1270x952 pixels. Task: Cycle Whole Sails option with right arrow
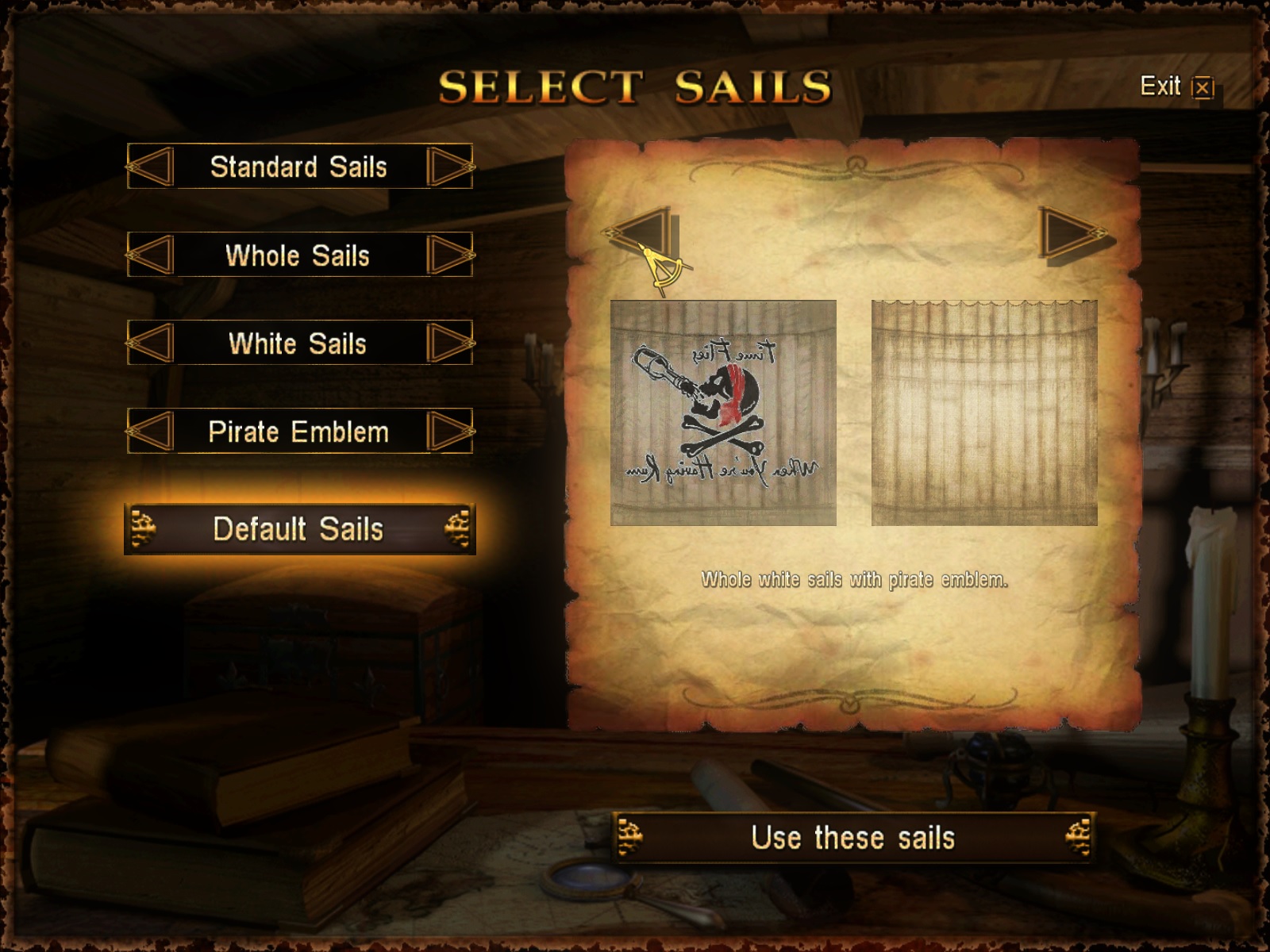click(449, 255)
